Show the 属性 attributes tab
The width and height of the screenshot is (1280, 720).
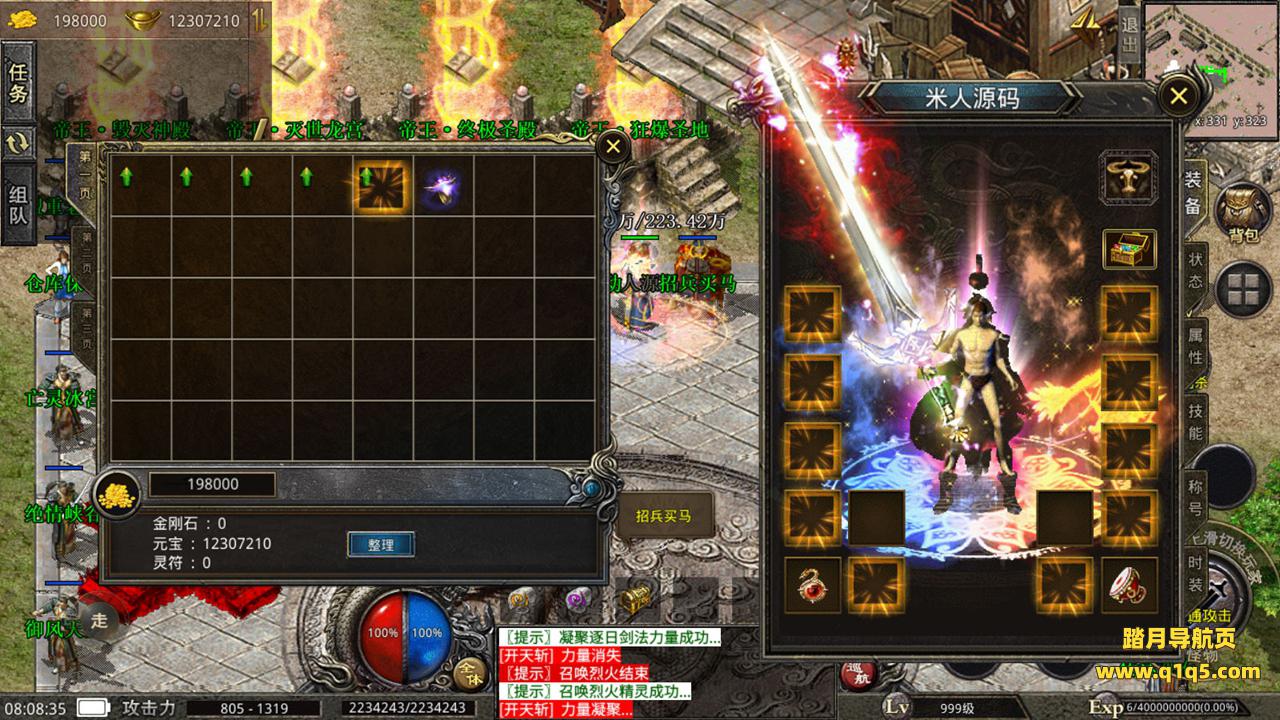(1196, 345)
